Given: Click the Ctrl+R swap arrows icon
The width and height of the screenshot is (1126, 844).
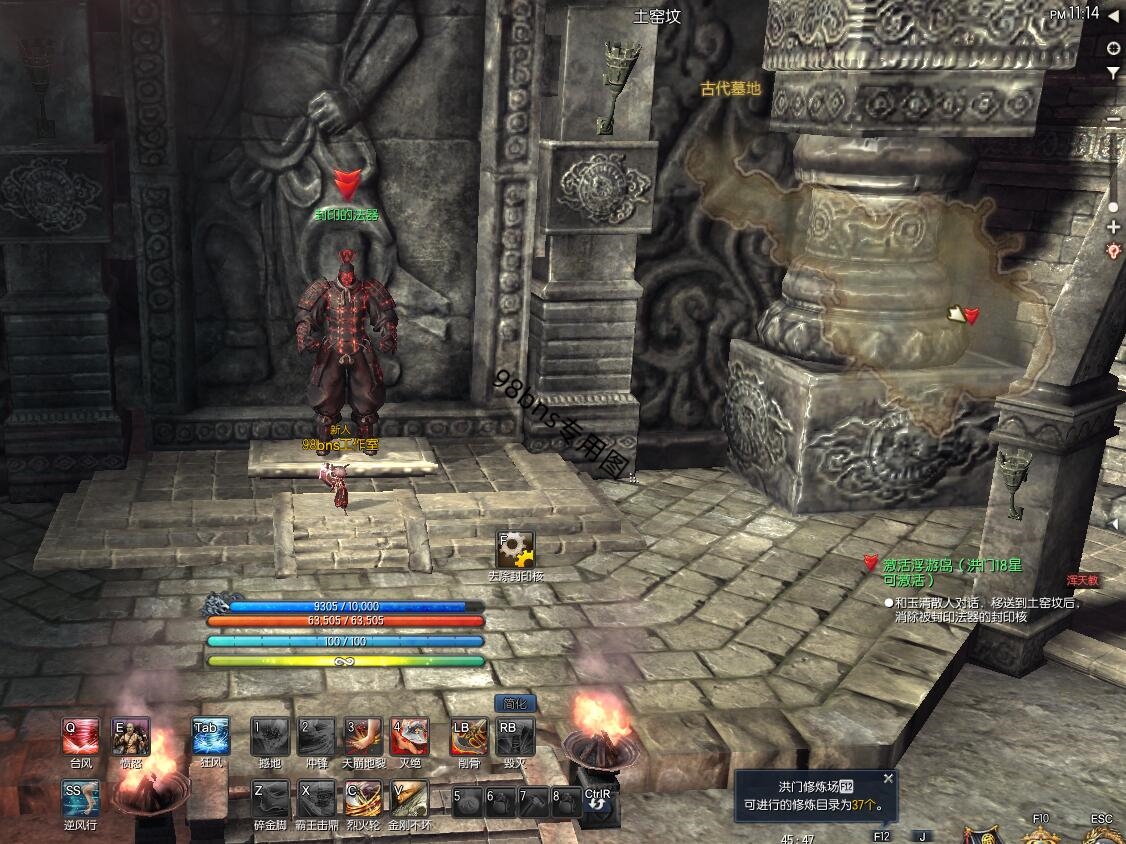Looking at the screenshot, I should point(597,801).
